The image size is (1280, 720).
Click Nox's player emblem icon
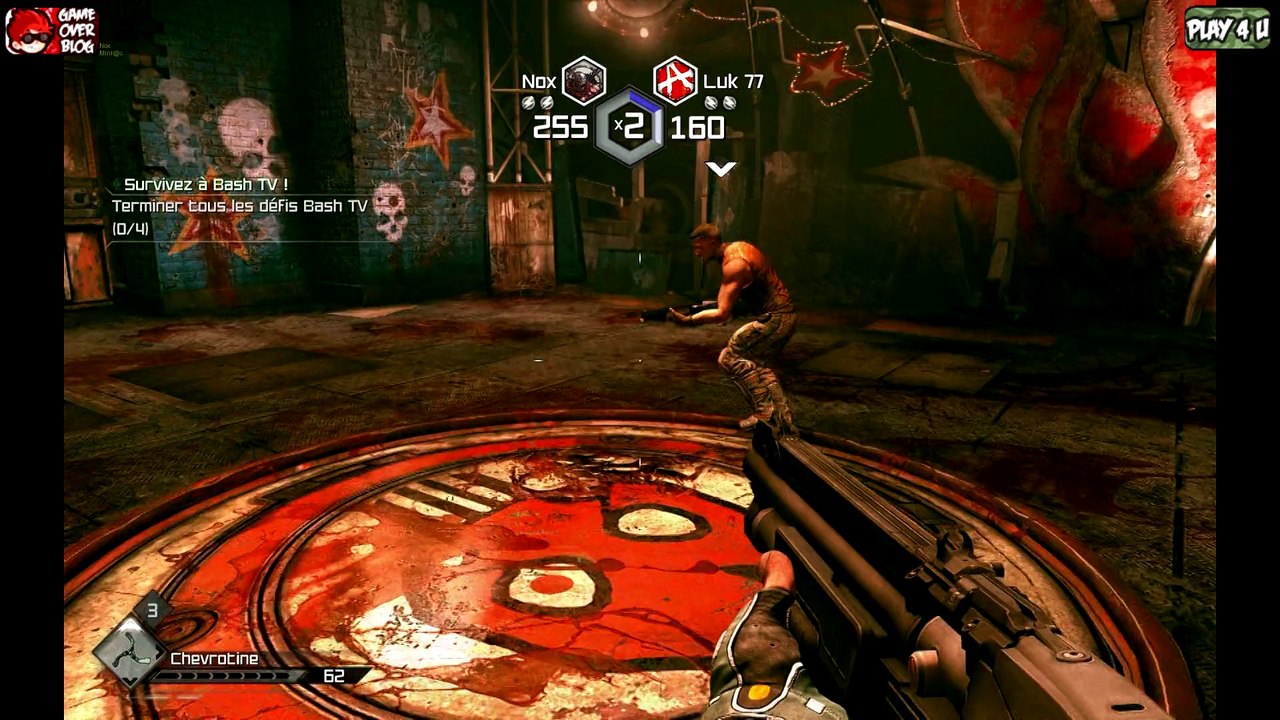pyautogui.click(x=584, y=81)
